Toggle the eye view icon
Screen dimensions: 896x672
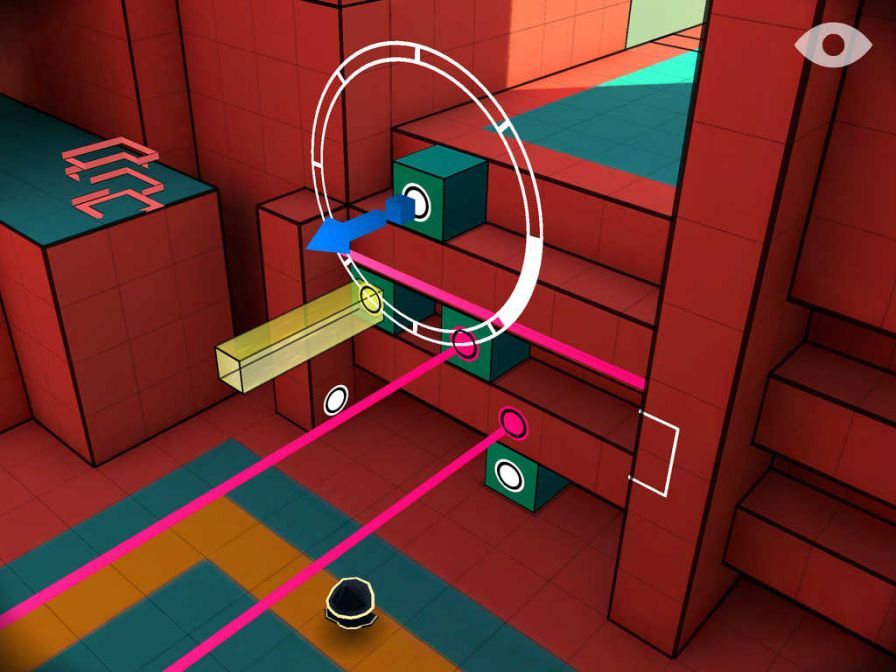[833, 45]
